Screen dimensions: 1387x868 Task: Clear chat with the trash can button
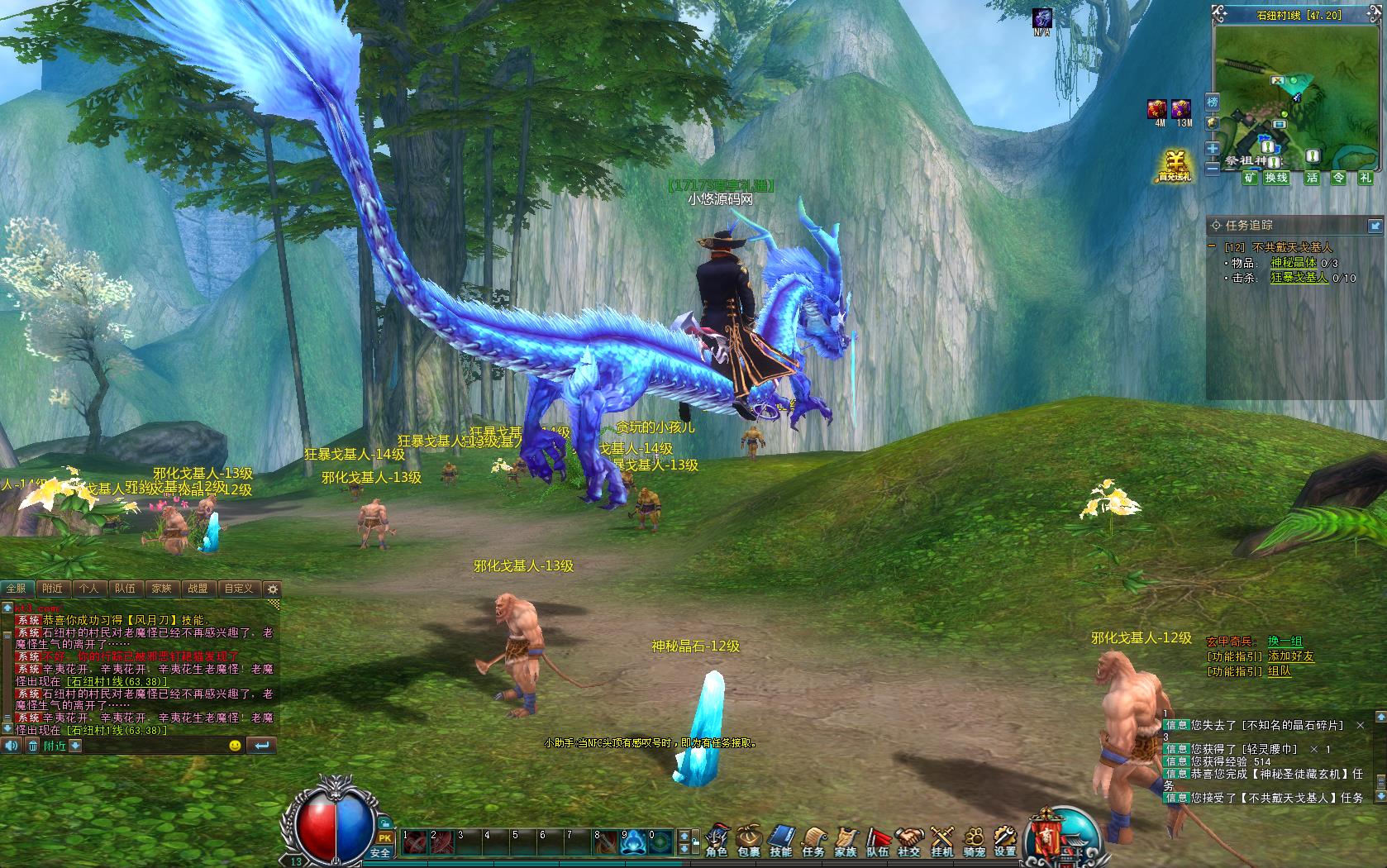click(33, 746)
